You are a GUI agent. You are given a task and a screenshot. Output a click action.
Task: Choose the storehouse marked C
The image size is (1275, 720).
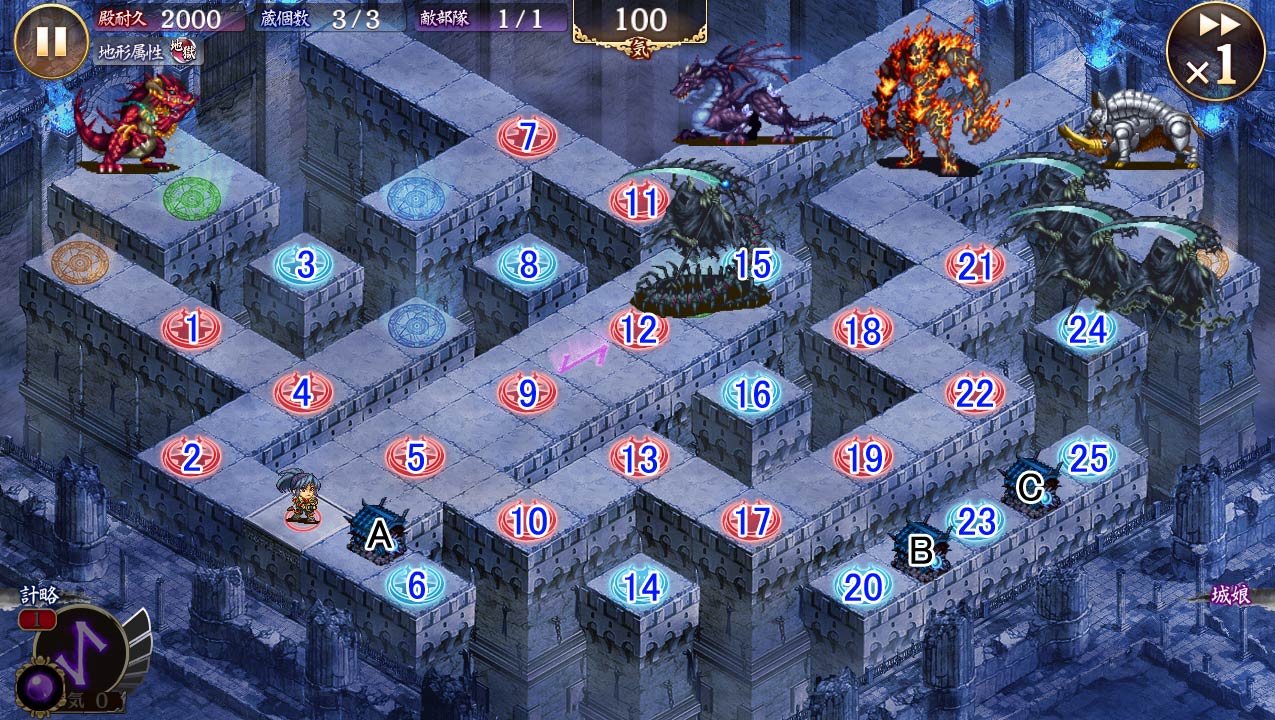click(x=1030, y=486)
